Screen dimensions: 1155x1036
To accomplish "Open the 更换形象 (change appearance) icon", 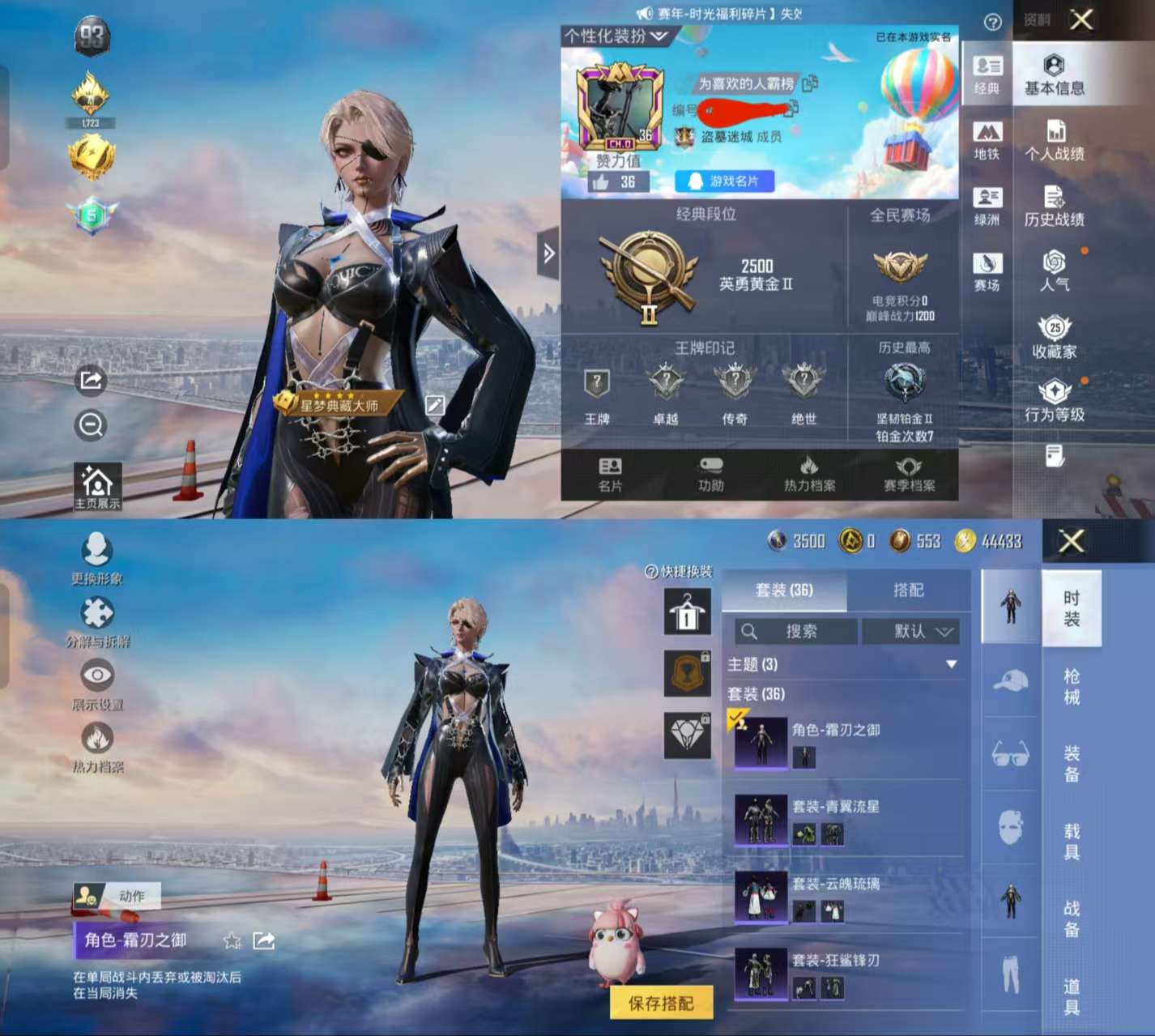I will point(97,550).
